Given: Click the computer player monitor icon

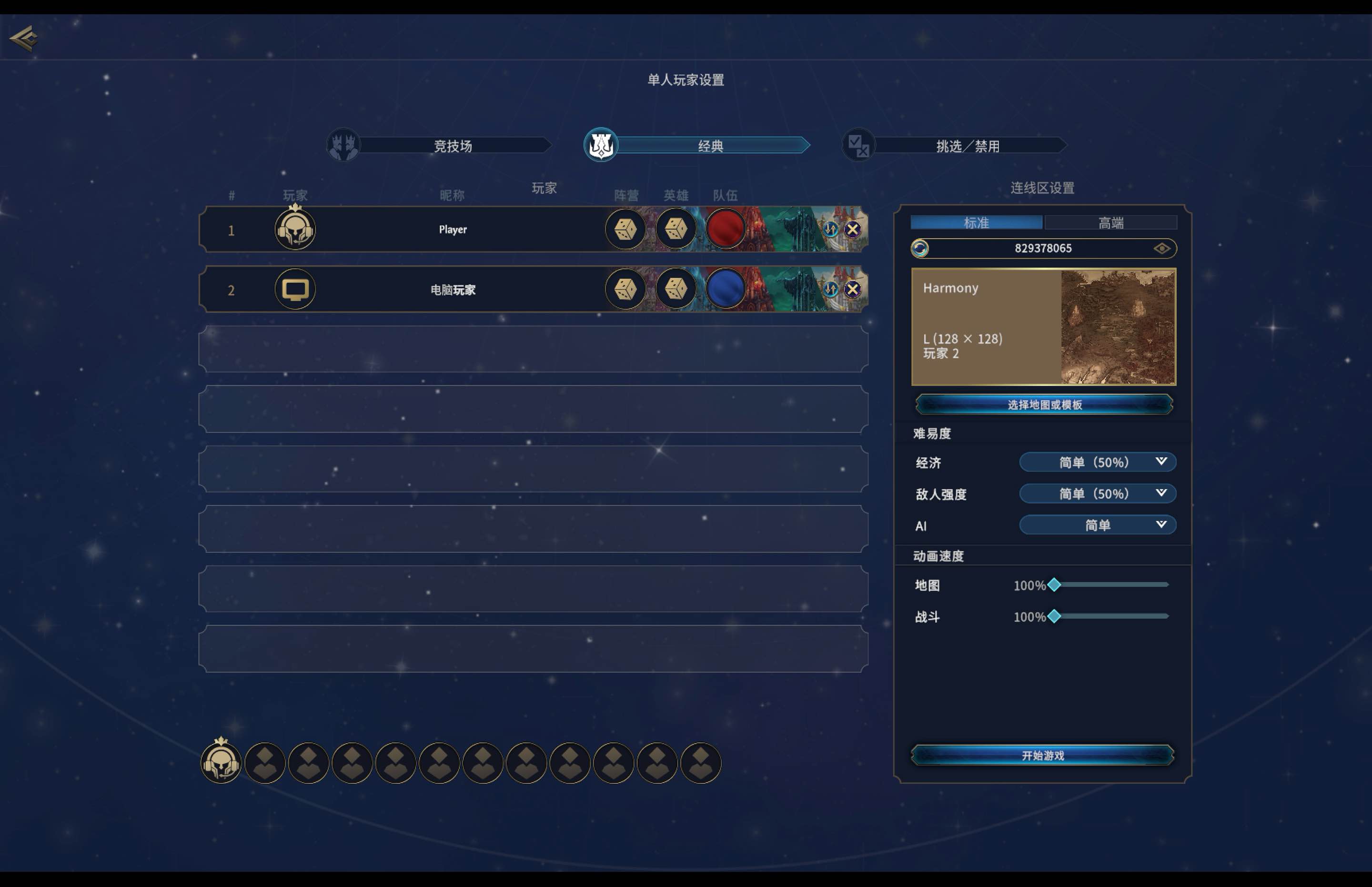Looking at the screenshot, I should tap(294, 289).
